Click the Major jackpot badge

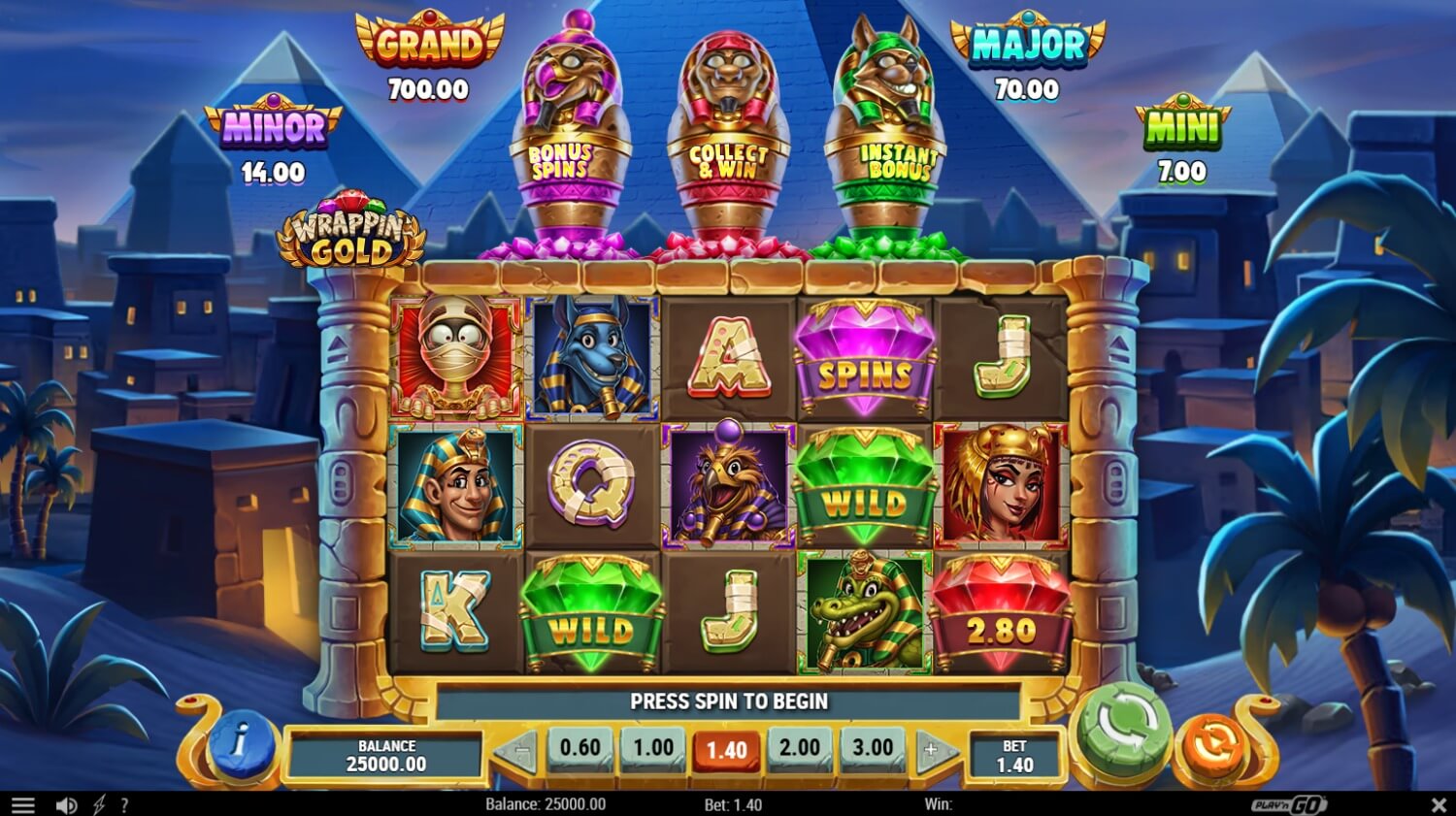pos(1027,44)
